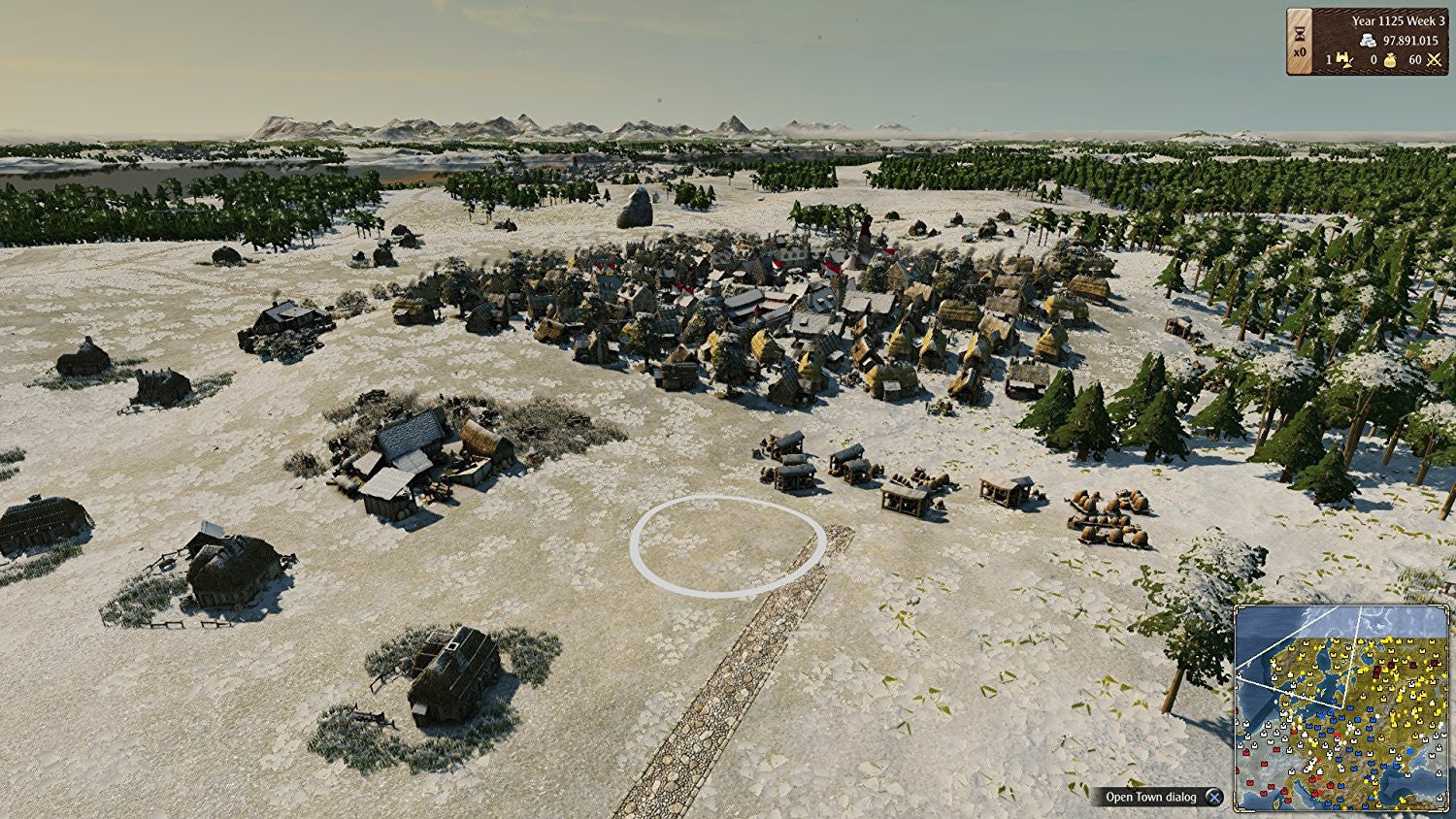Click the hourglass game speed panel
1456x819 pixels.
1300,42
